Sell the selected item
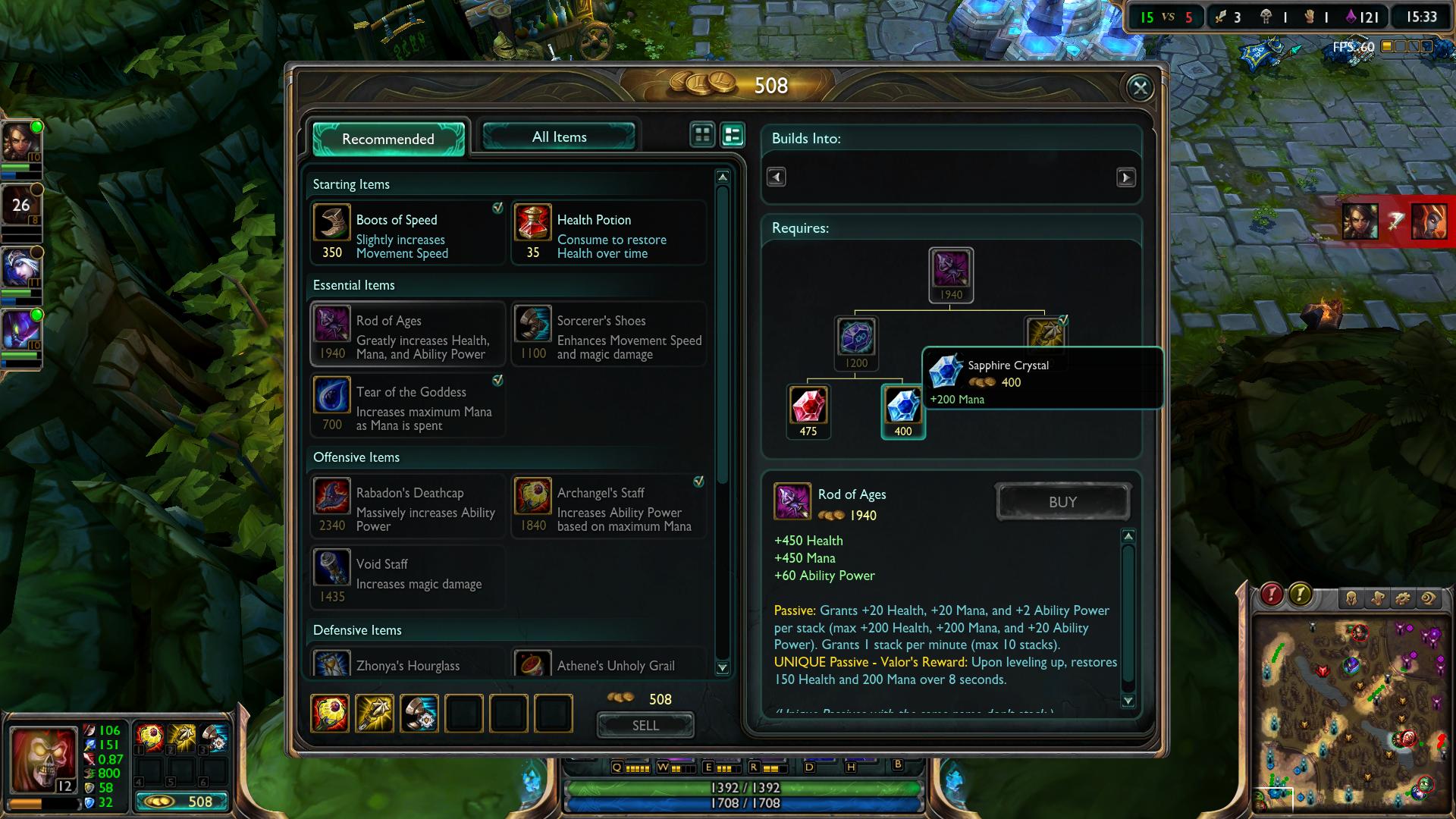The width and height of the screenshot is (1456, 819). (x=645, y=726)
